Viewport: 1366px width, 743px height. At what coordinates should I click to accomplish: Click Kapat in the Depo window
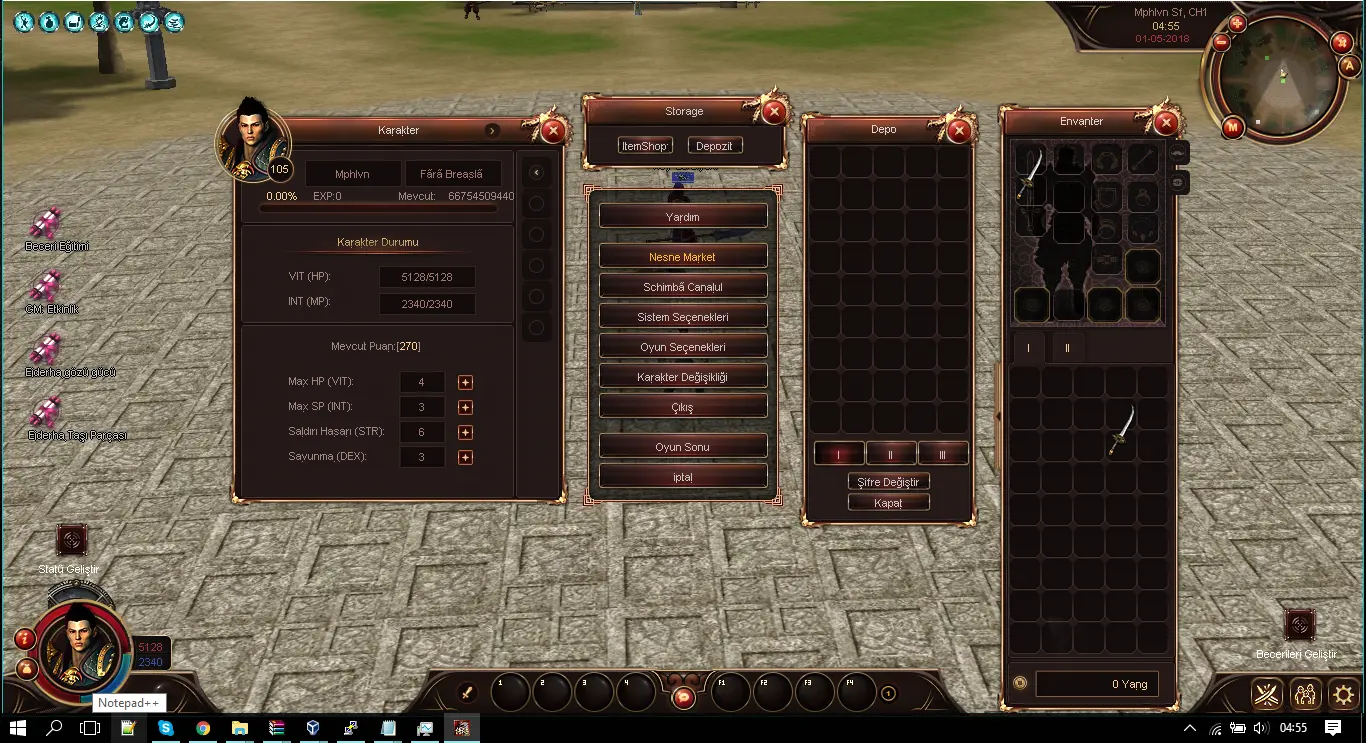(x=888, y=503)
